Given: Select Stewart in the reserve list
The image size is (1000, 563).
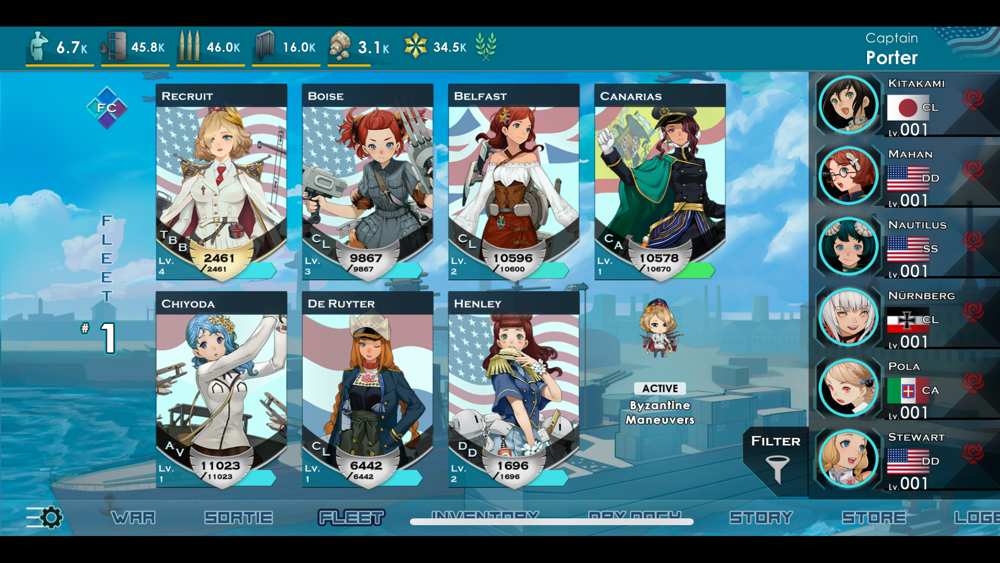Looking at the screenshot, I should (905, 459).
